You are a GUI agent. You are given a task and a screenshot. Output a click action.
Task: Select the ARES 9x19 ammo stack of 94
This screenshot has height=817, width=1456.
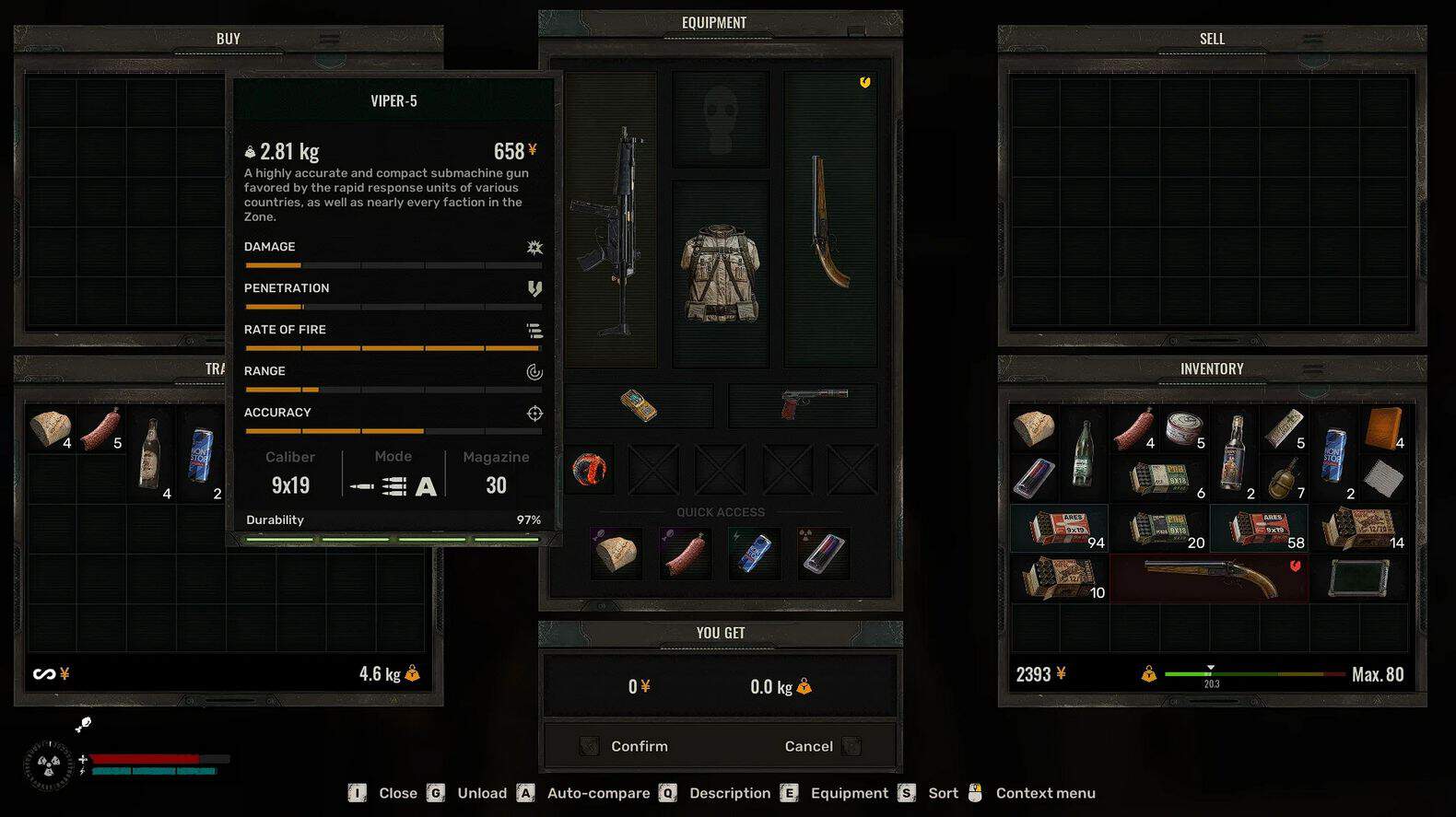[x=1060, y=529]
